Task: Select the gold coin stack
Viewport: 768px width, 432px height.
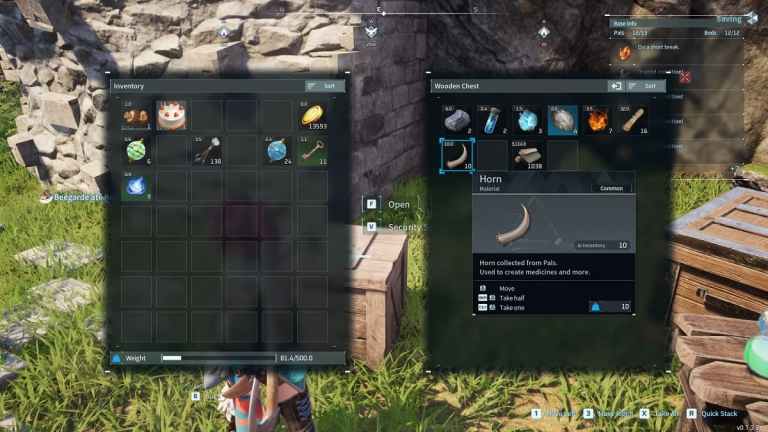Action: tap(312, 116)
